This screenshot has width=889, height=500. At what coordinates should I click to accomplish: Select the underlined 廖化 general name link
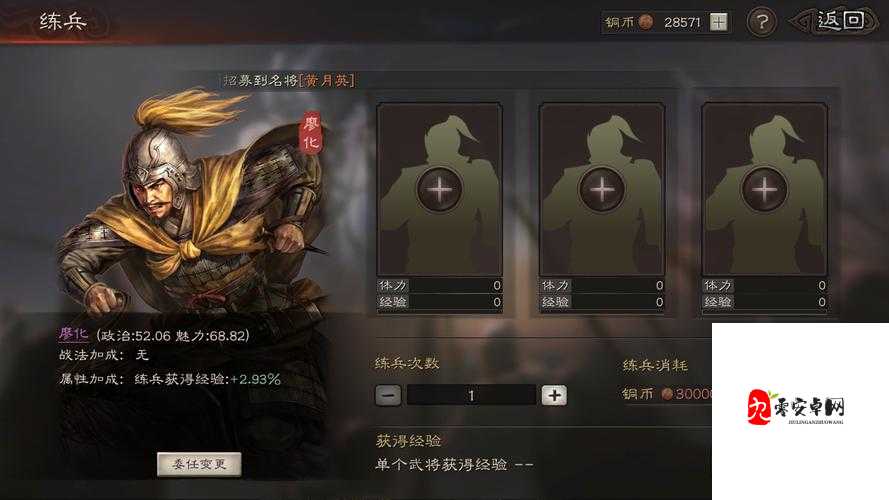pyautogui.click(x=74, y=334)
